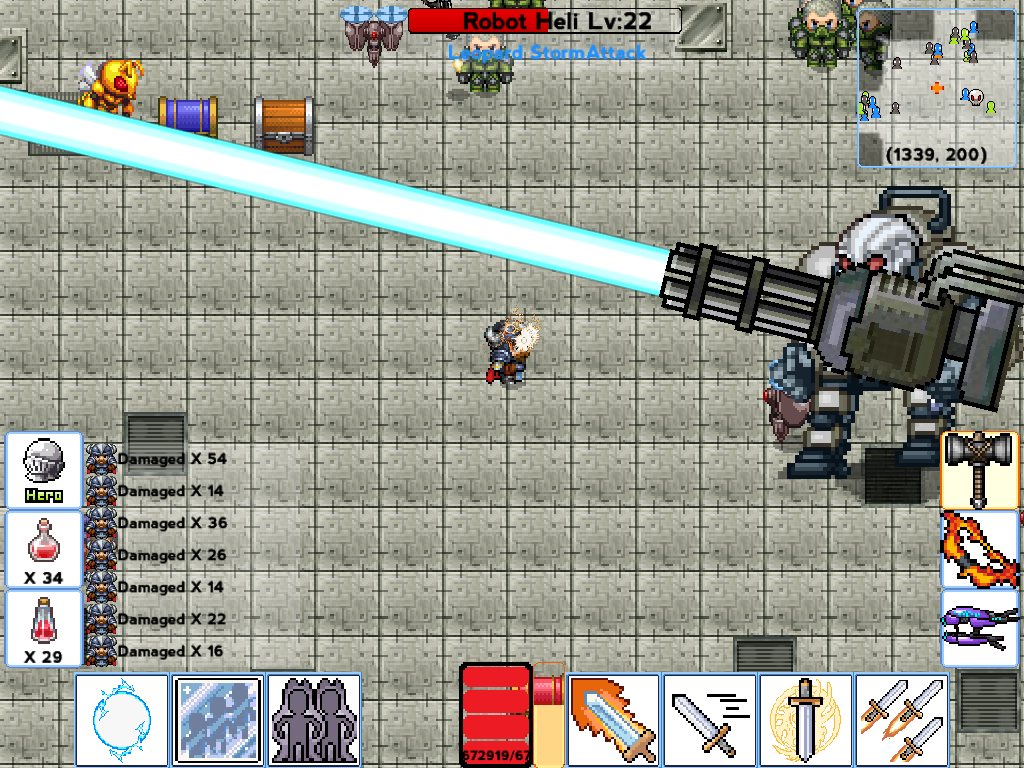Activate the golden aura sword skill
Screen dimensions: 1024x768
coord(805,719)
